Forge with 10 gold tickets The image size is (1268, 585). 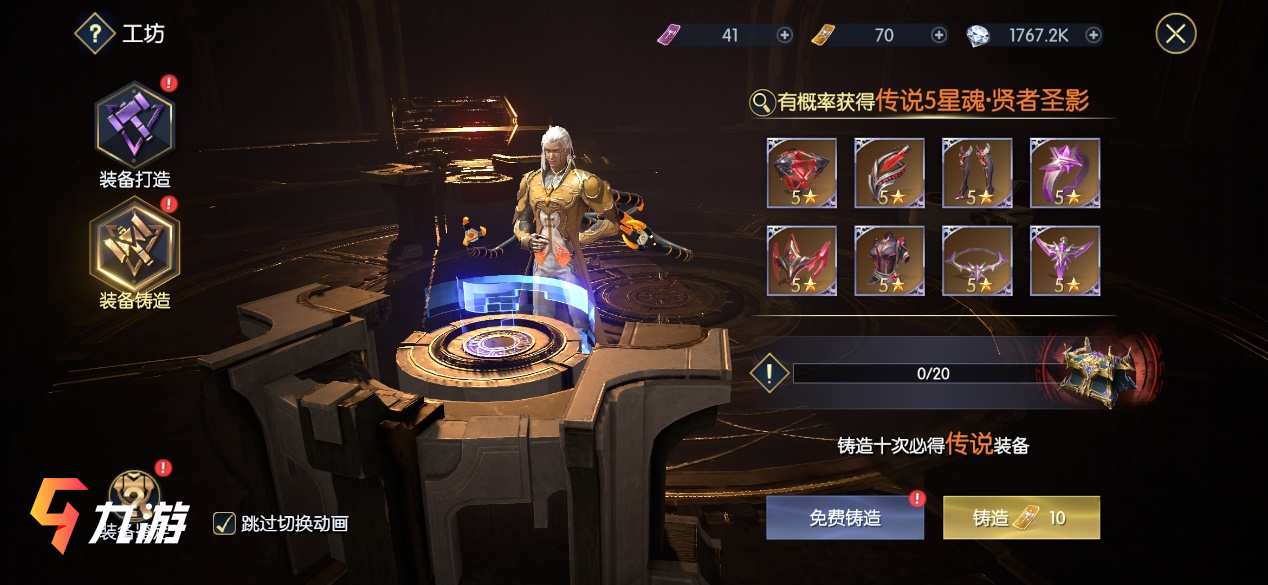pyautogui.click(x=1020, y=517)
